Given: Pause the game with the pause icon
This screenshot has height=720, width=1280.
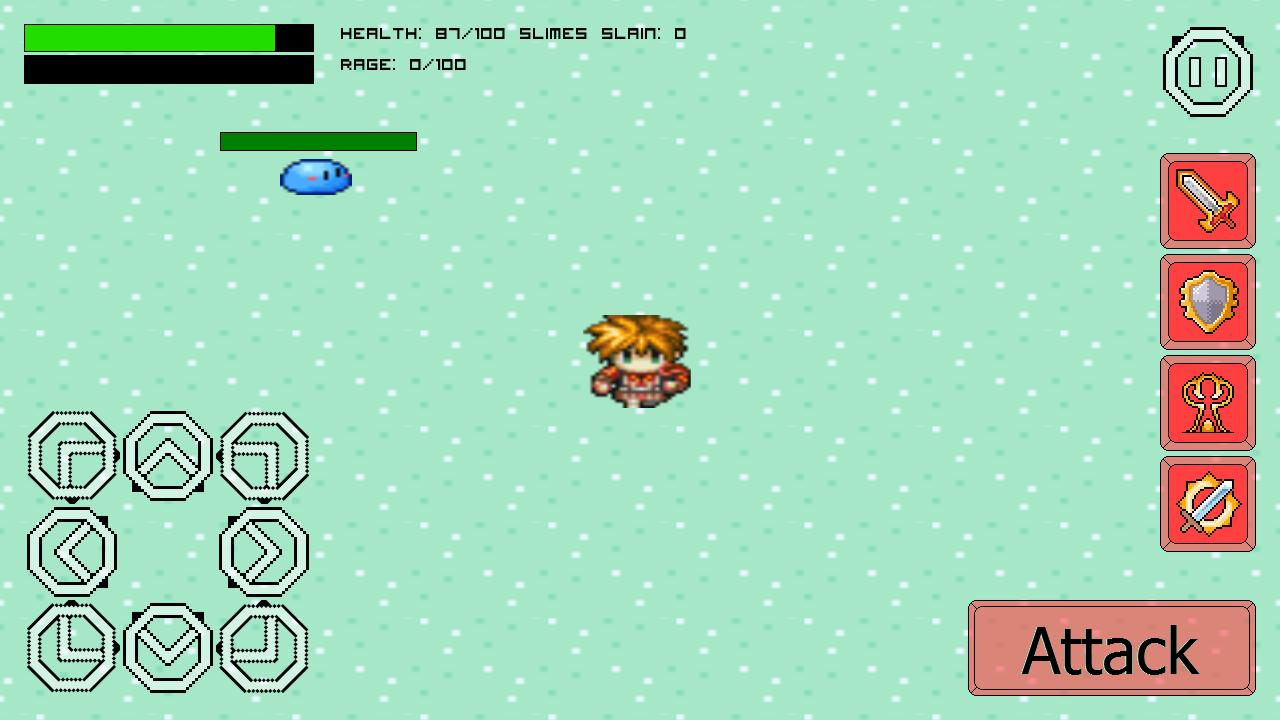Looking at the screenshot, I should point(1207,71).
